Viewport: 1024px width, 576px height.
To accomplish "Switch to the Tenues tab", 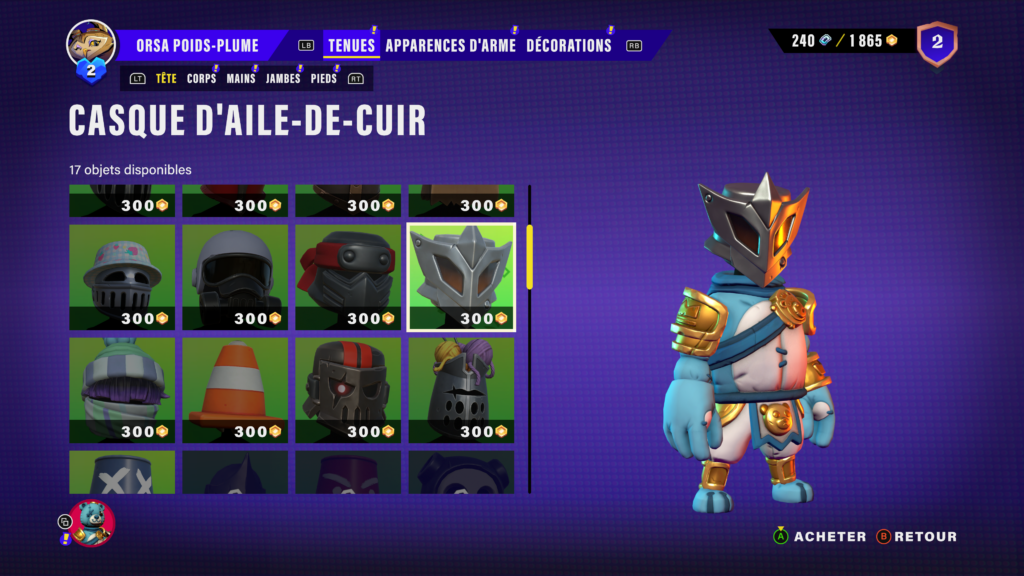I will click(351, 45).
